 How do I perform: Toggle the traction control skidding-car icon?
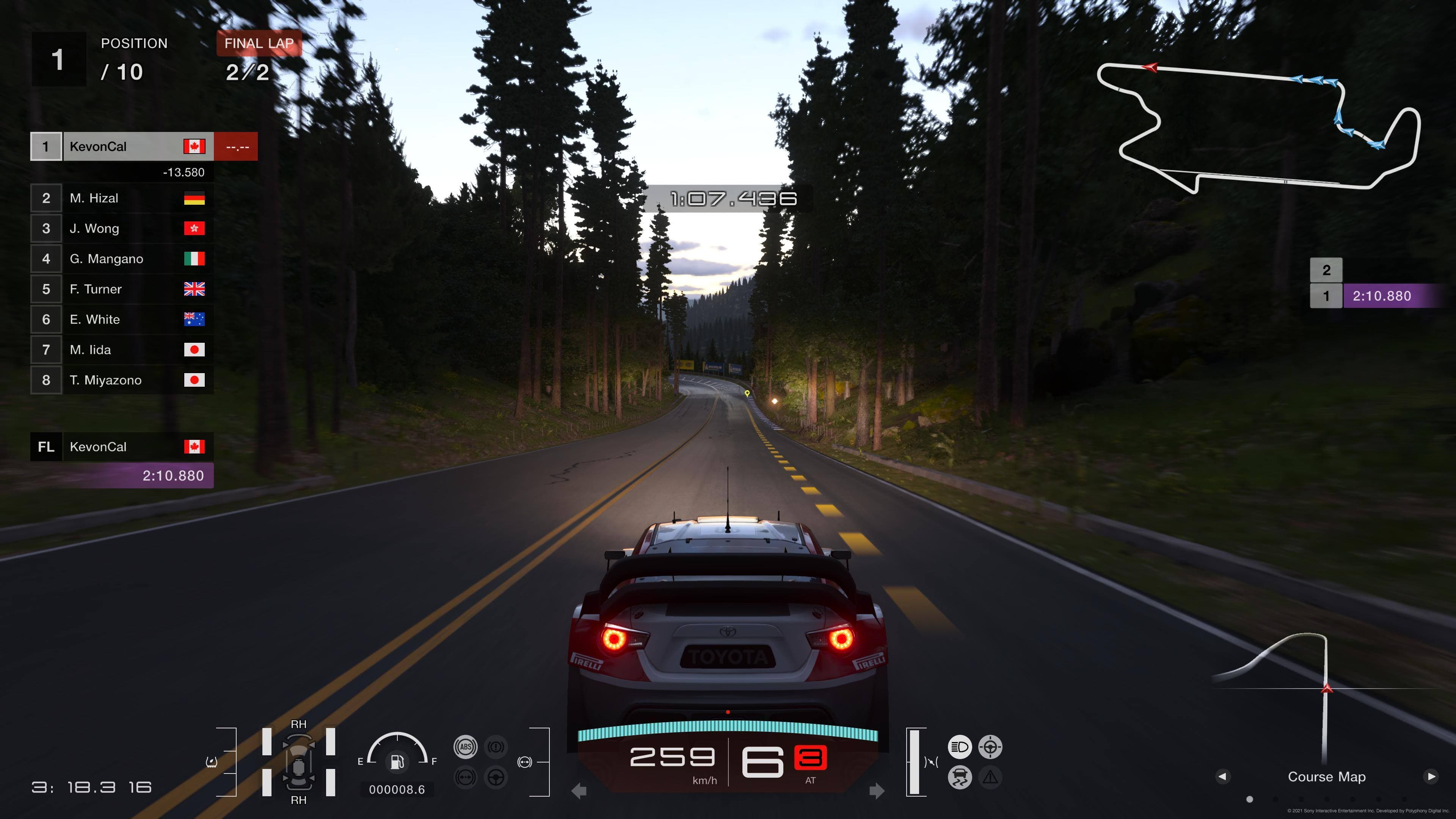pyautogui.click(x=959, y=778)
